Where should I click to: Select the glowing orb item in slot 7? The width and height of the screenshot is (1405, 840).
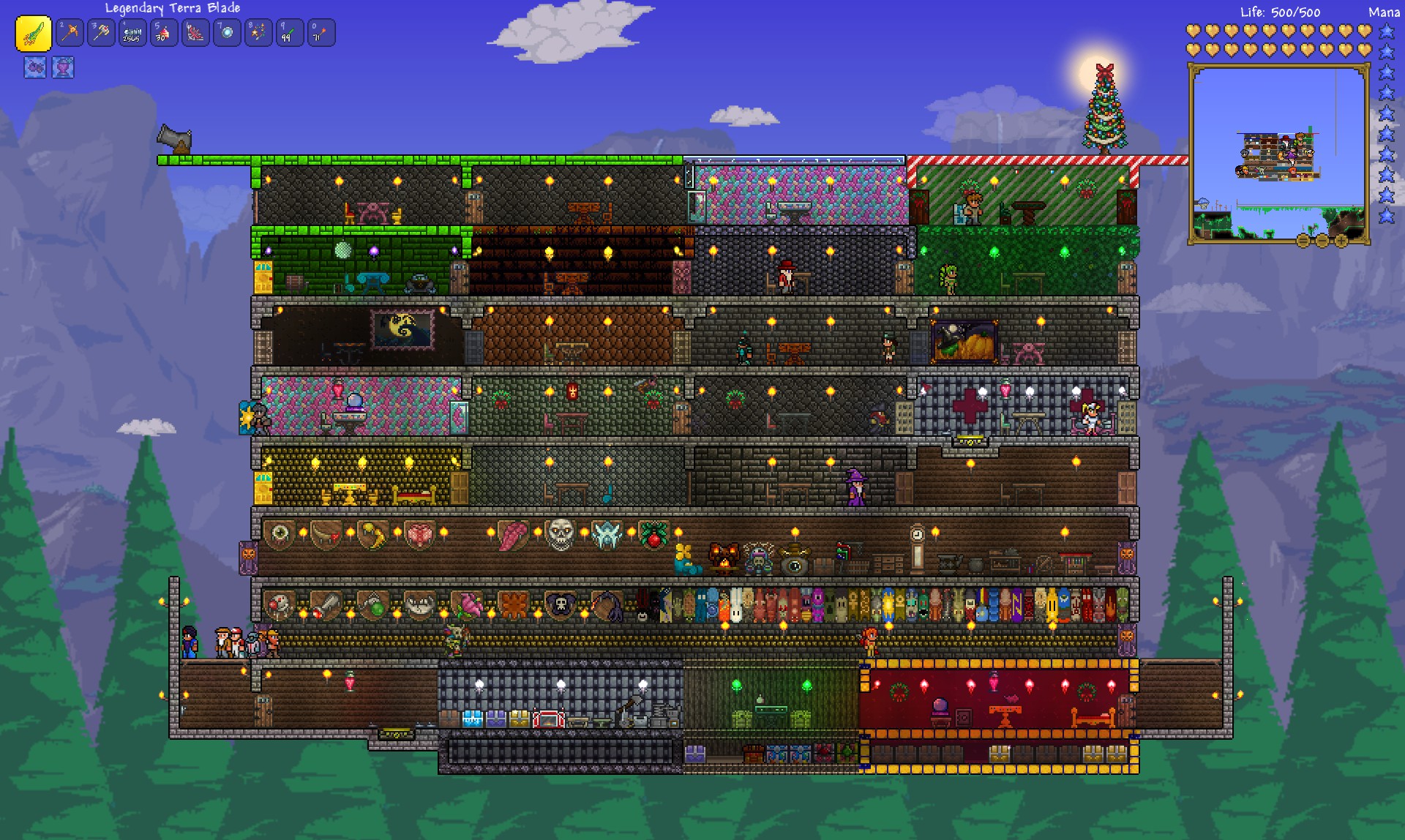[225, 33]
